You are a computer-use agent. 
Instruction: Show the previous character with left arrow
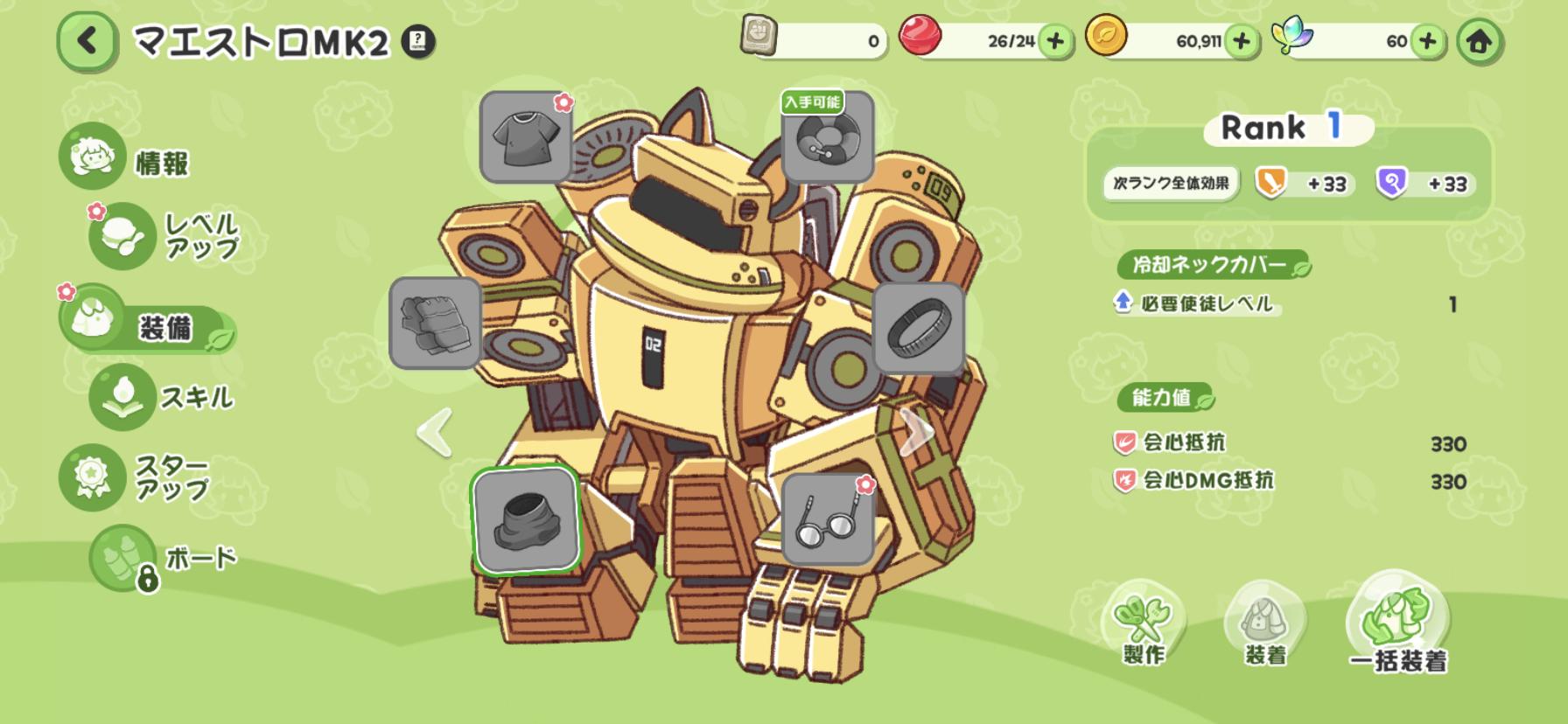434,431
